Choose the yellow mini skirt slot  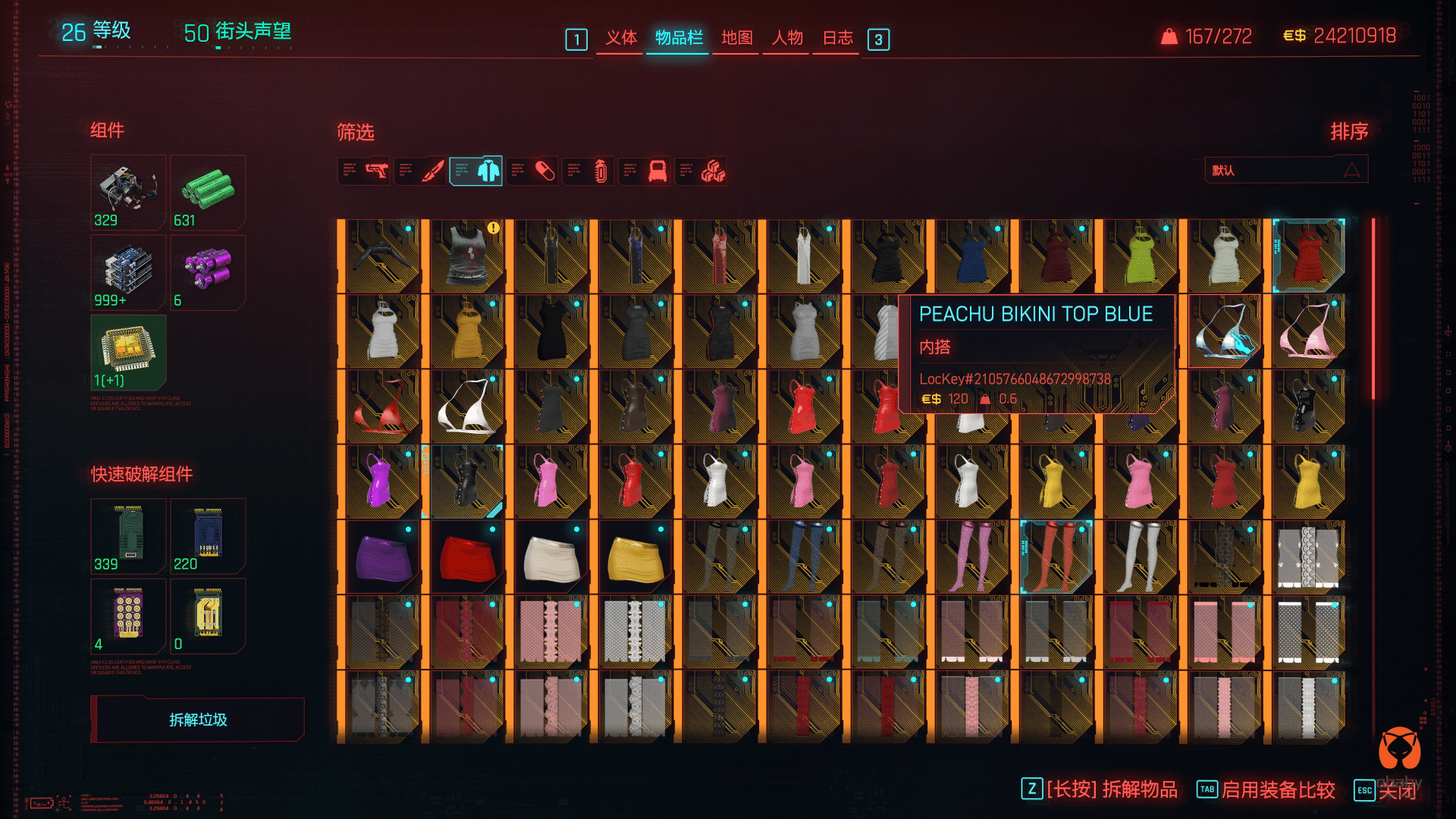pyautogui.click(x=635, y=557)
